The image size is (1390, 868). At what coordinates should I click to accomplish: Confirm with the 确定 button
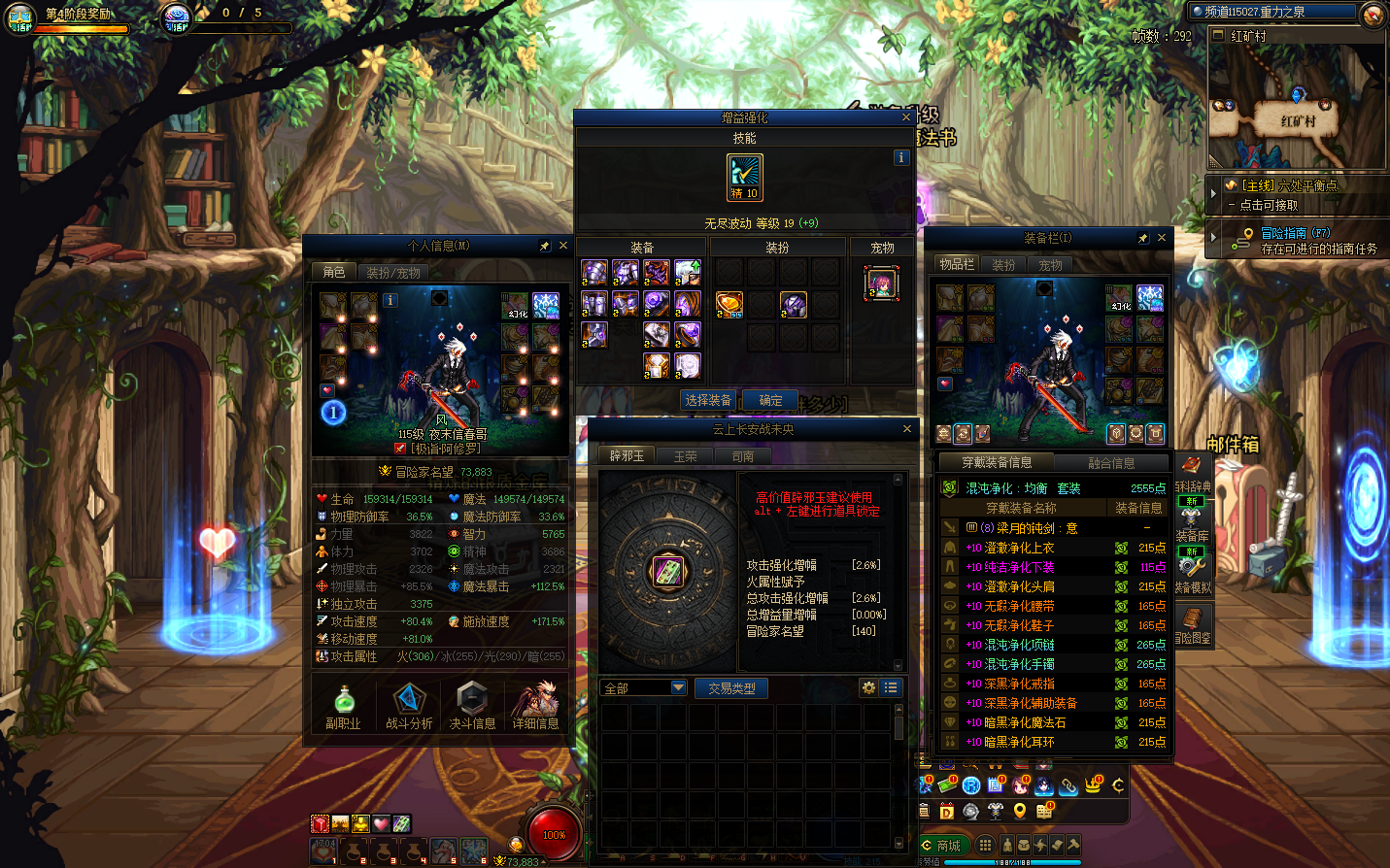pos(770,400)
